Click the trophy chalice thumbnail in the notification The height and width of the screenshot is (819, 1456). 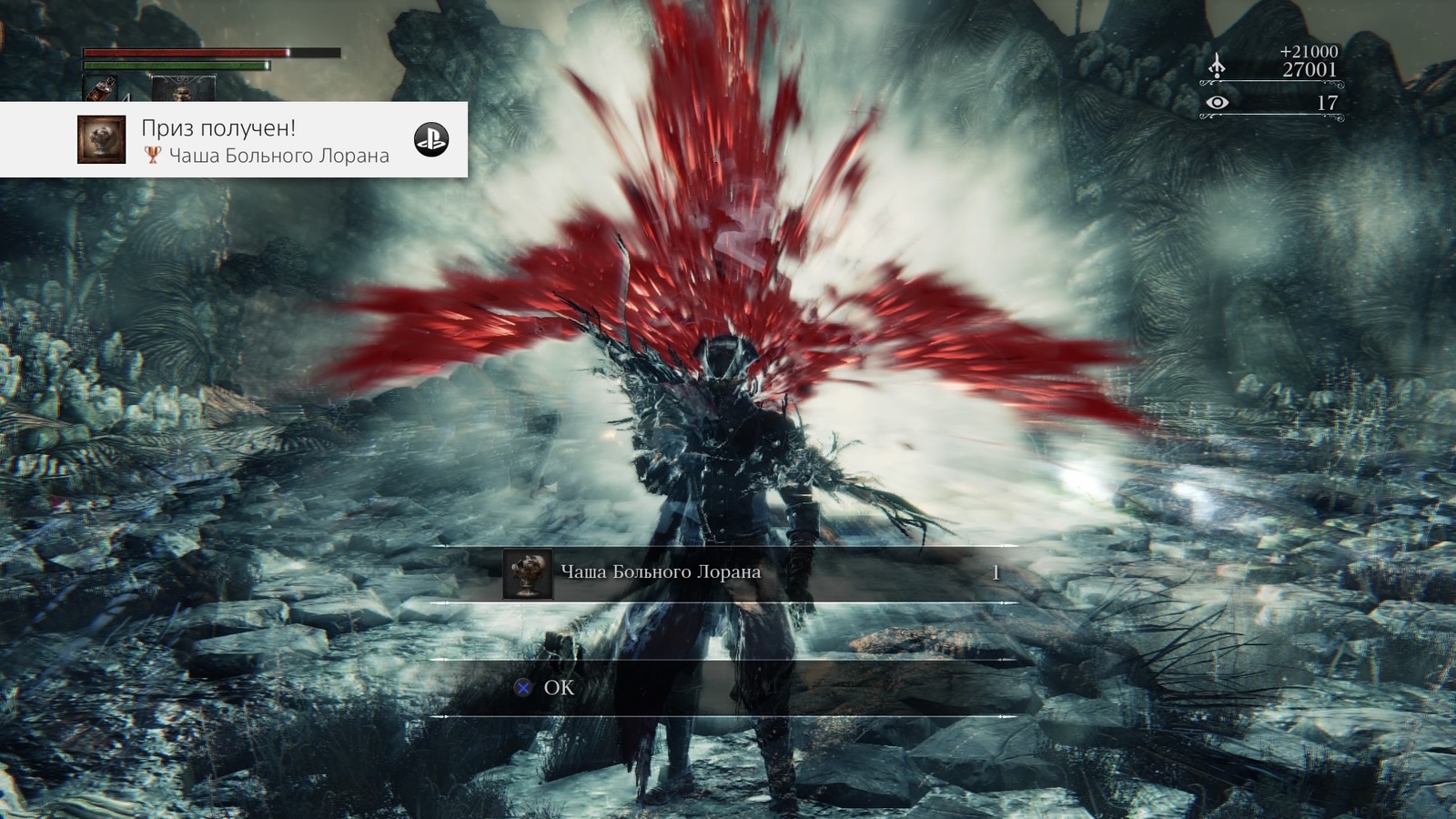tap(101, 139)
